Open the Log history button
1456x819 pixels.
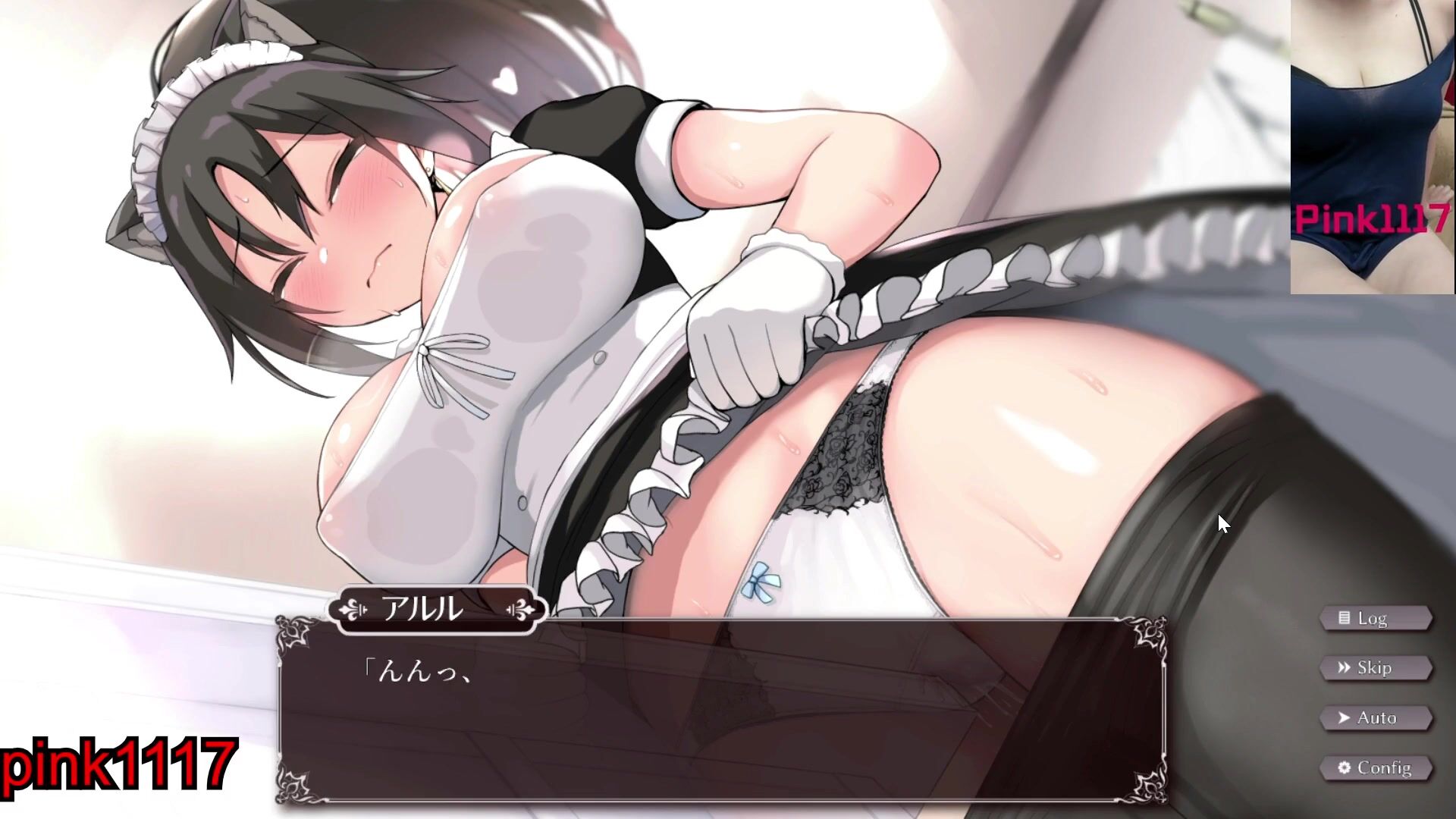tap(1375, 619)
